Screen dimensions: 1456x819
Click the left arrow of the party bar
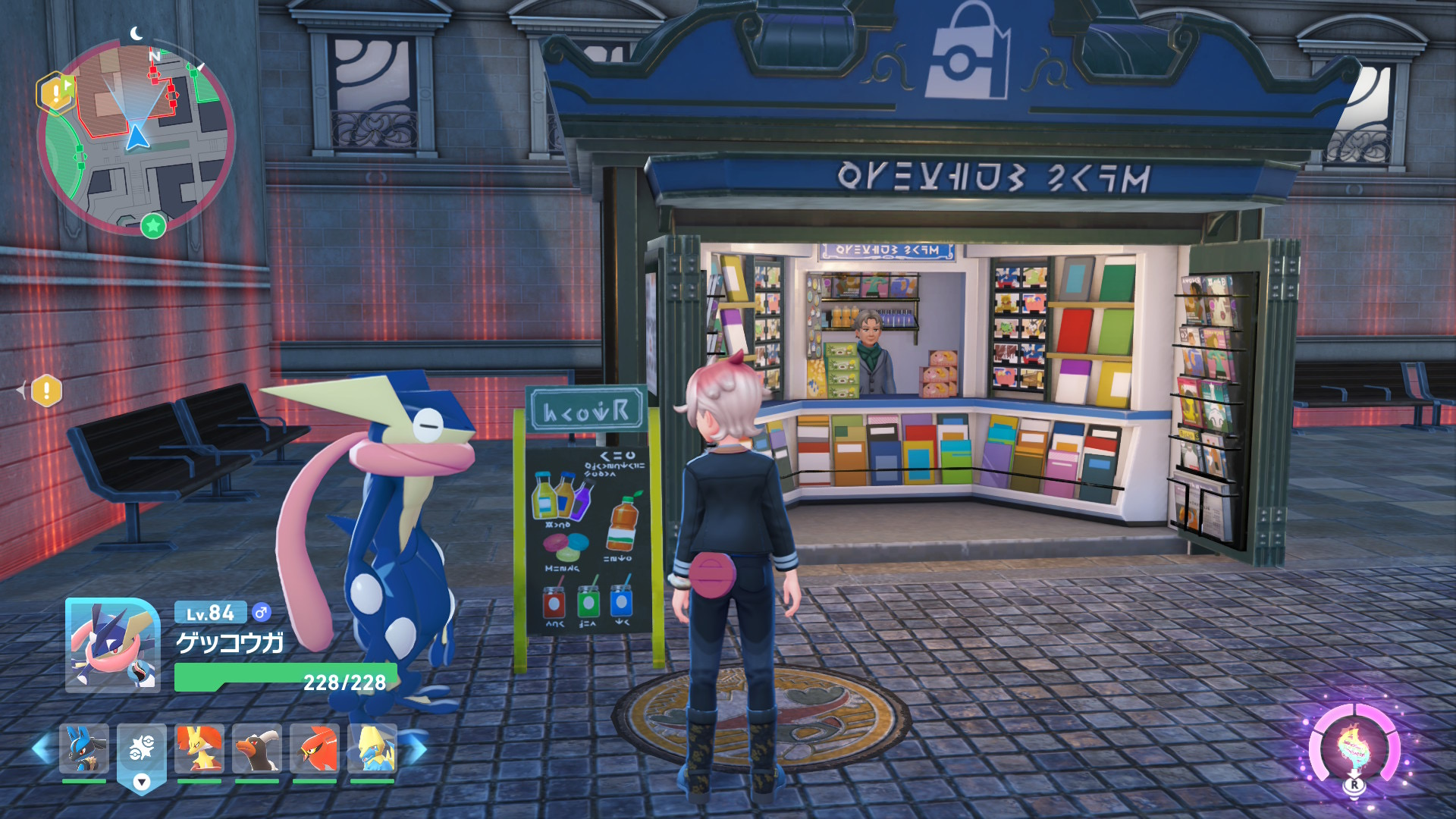pyautogui.click(x=42, y=748)
